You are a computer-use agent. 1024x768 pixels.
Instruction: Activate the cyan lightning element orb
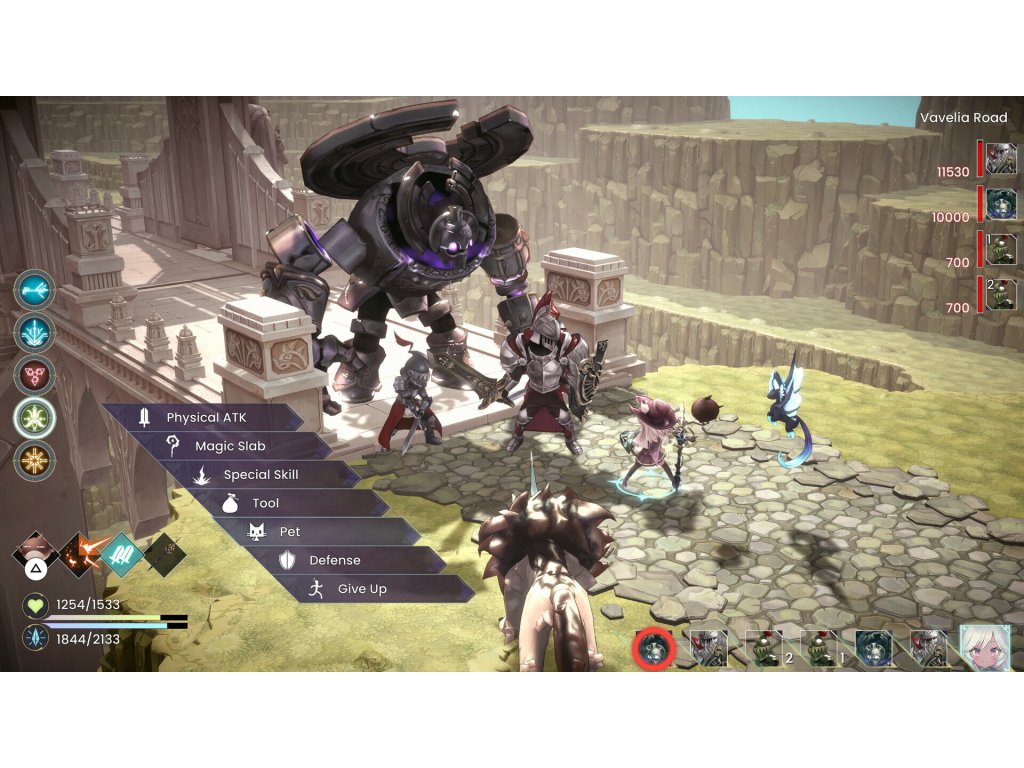[x=35, y=289]
